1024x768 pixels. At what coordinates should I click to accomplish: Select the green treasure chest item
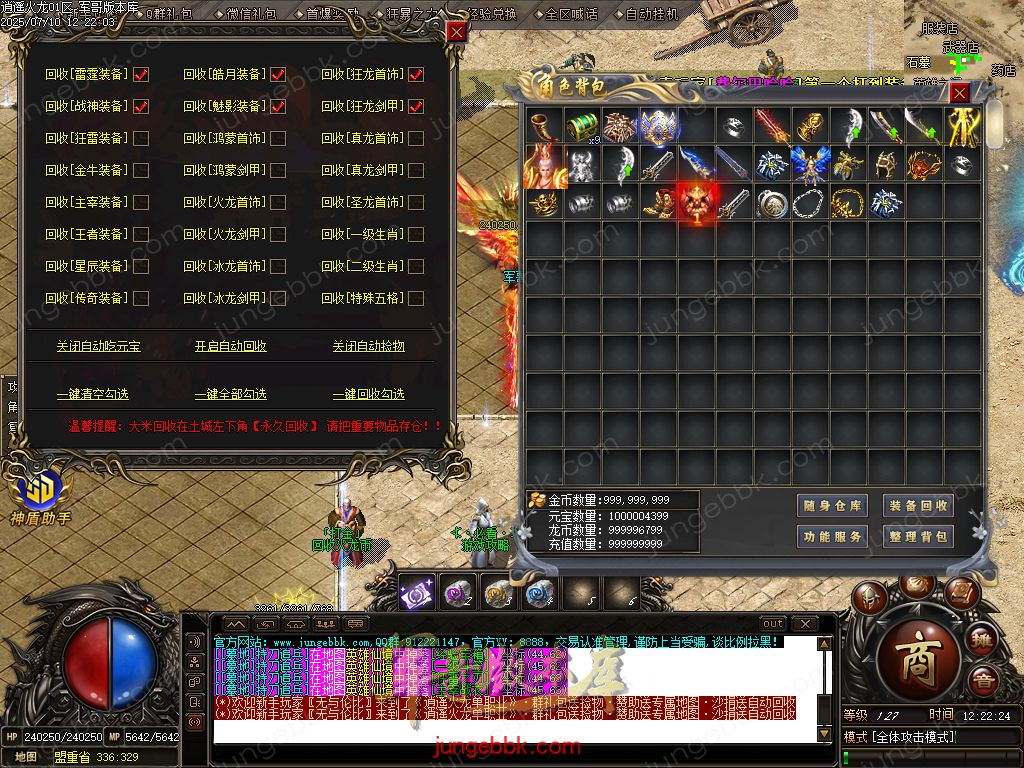[x=583, y=127]
